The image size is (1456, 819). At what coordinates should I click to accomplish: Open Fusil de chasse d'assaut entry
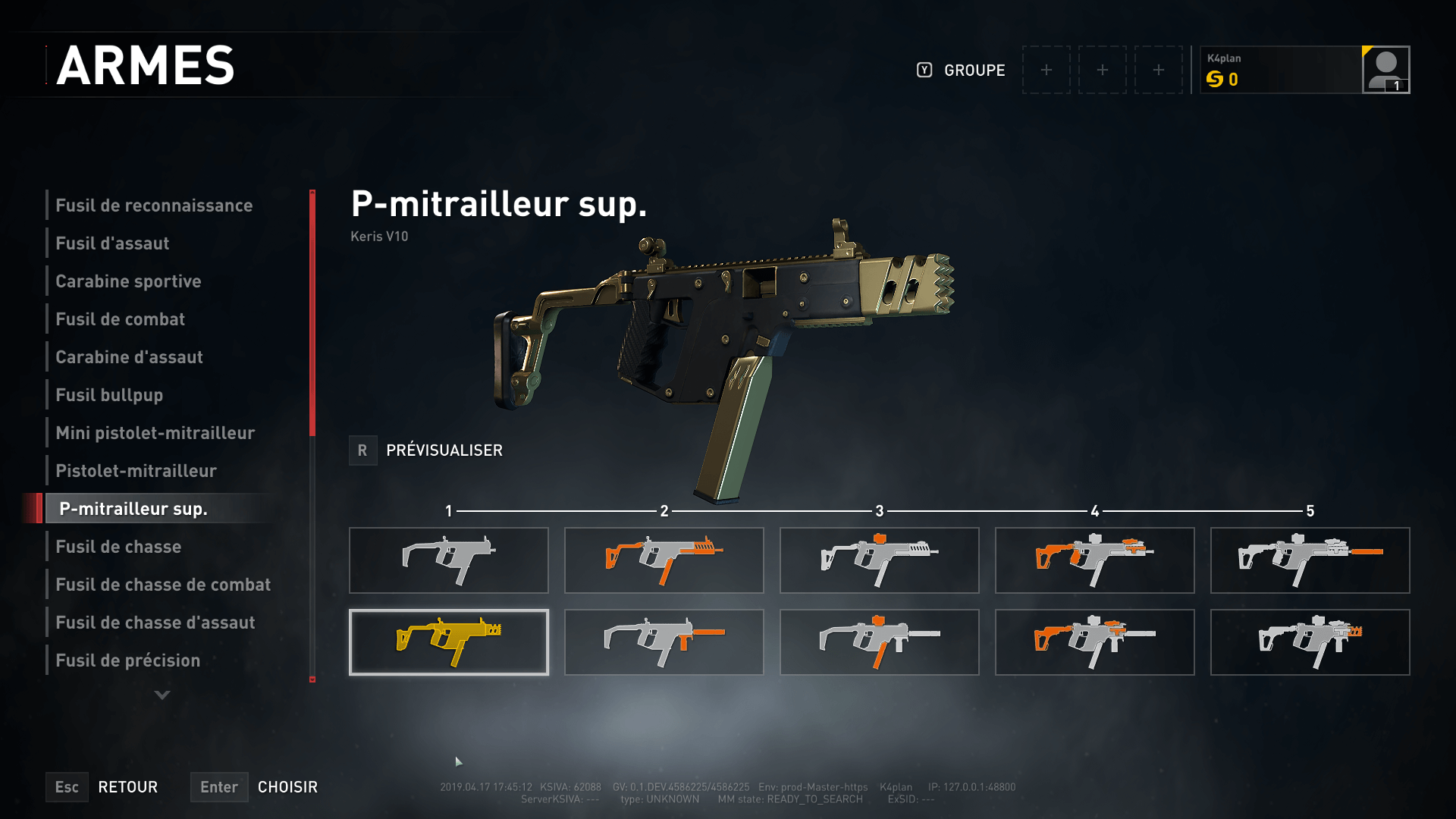pos(155,623)
